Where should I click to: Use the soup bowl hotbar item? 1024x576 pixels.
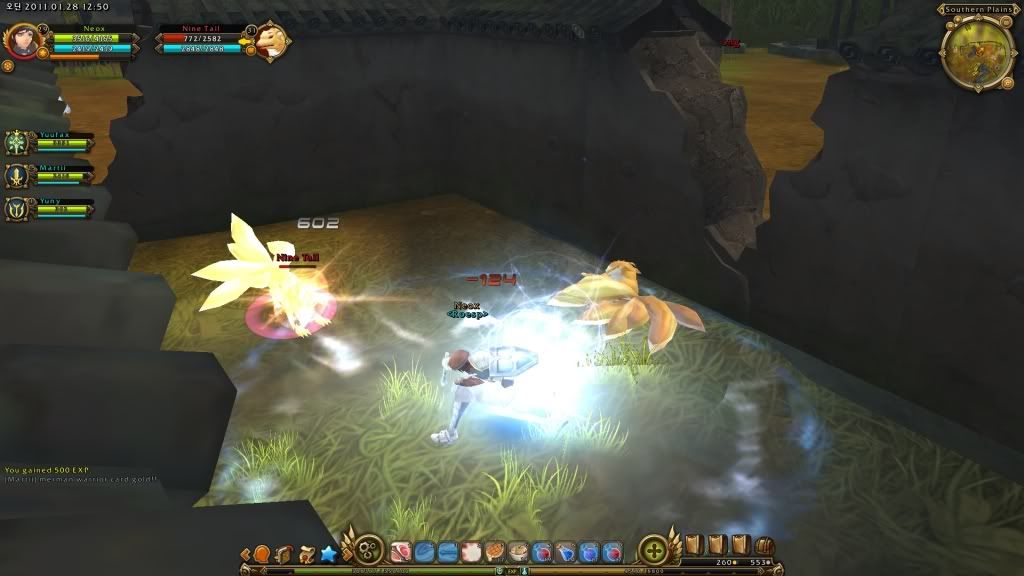517,551
